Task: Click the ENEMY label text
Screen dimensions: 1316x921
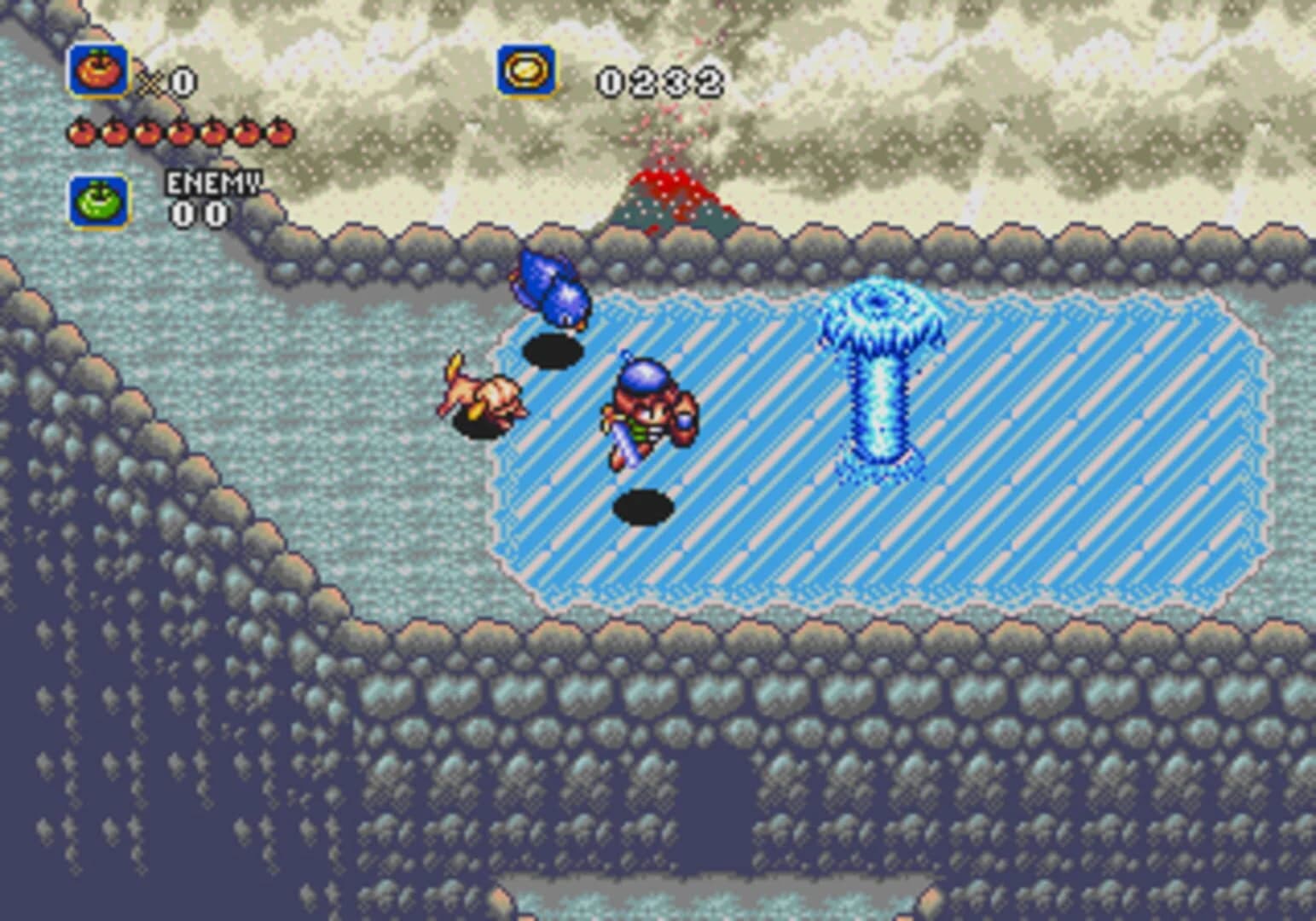Action: pos(212,182)
